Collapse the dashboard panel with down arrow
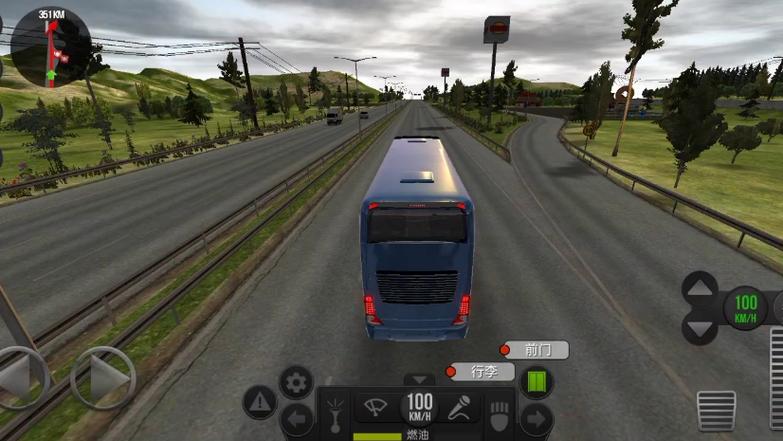Viewport: 783px width, 441px height. click(419, 380)
